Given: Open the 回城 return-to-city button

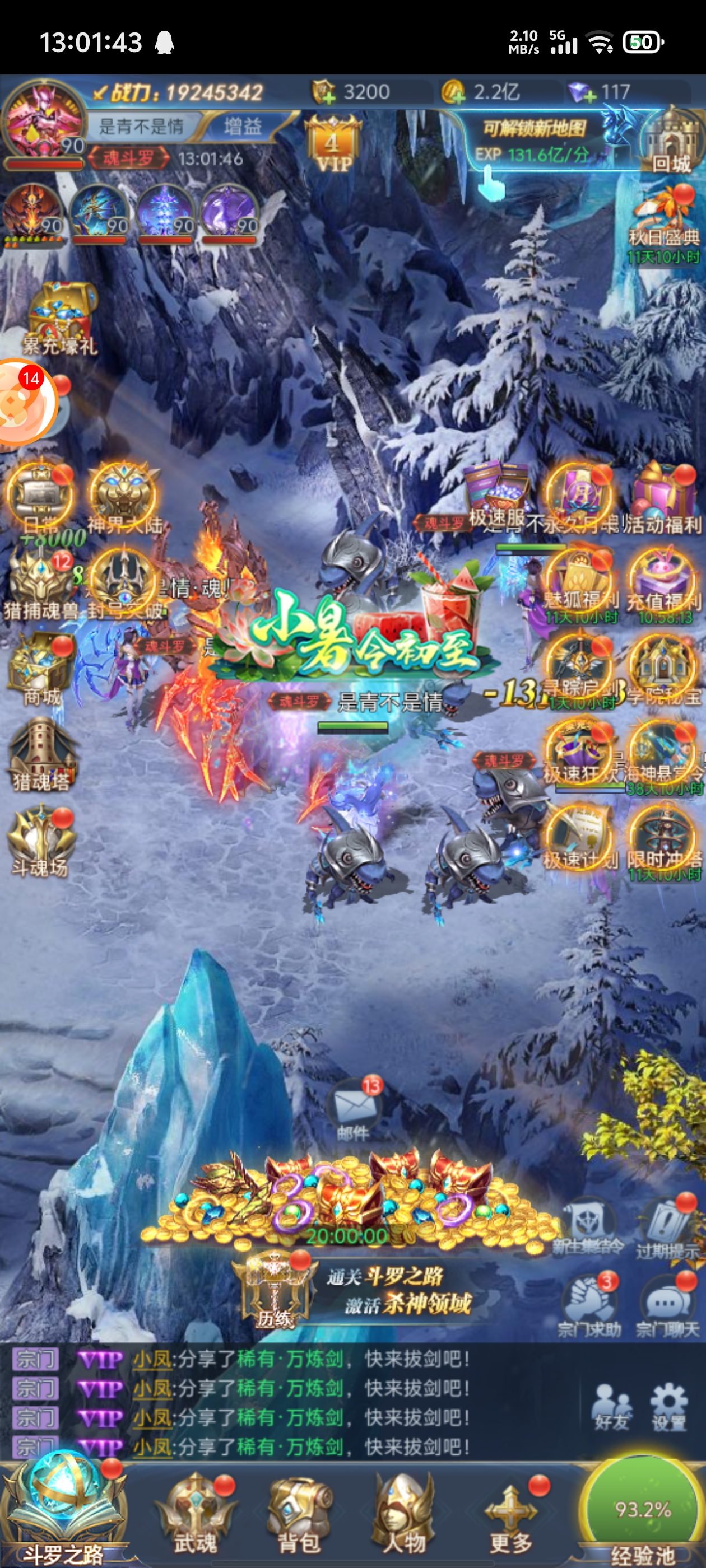Looking at the screenshot, I should point(670,142).
